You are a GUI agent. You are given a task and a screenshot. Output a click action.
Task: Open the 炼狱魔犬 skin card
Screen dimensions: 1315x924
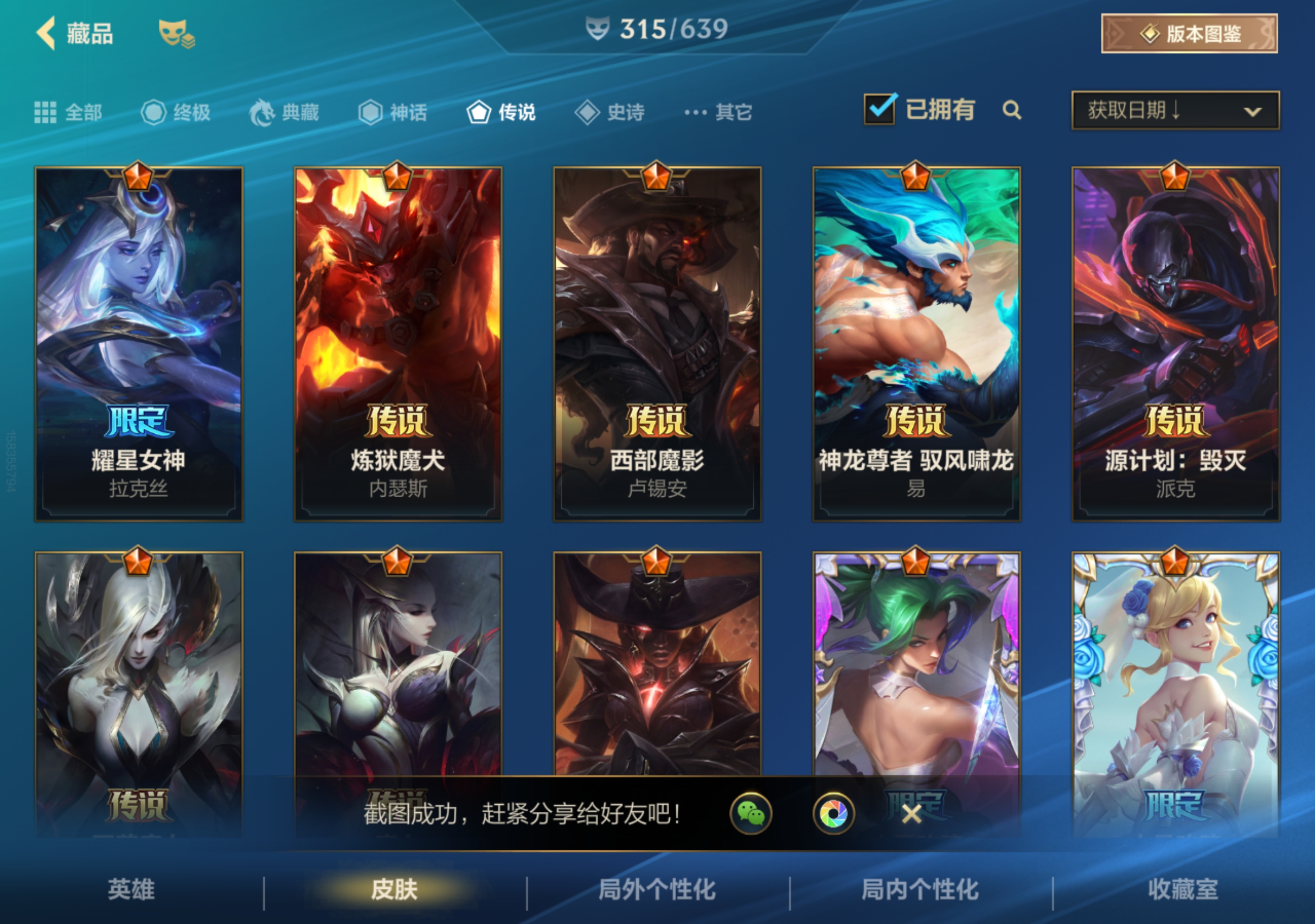[398, 344]
